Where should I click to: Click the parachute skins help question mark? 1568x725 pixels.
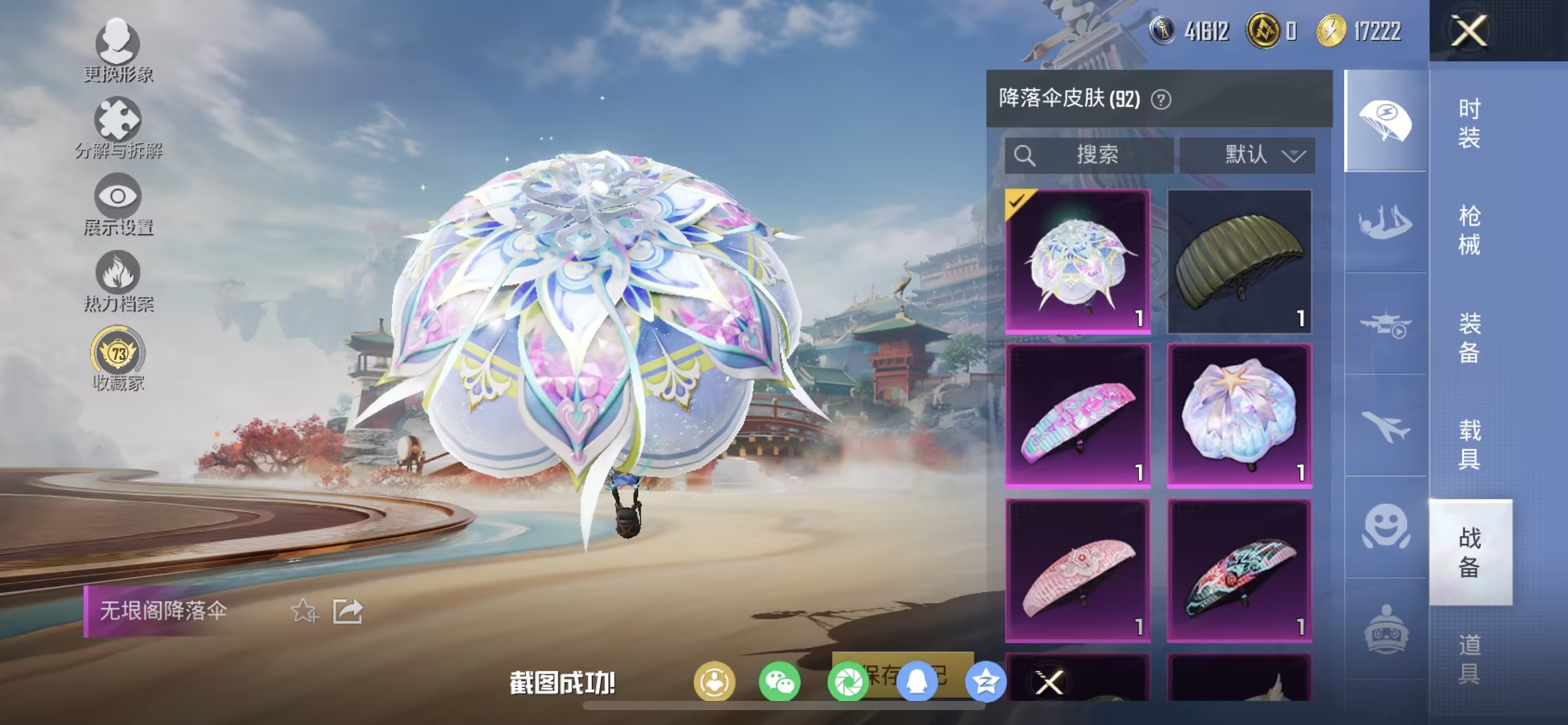pyautogui.click(x=1161, y=98)
